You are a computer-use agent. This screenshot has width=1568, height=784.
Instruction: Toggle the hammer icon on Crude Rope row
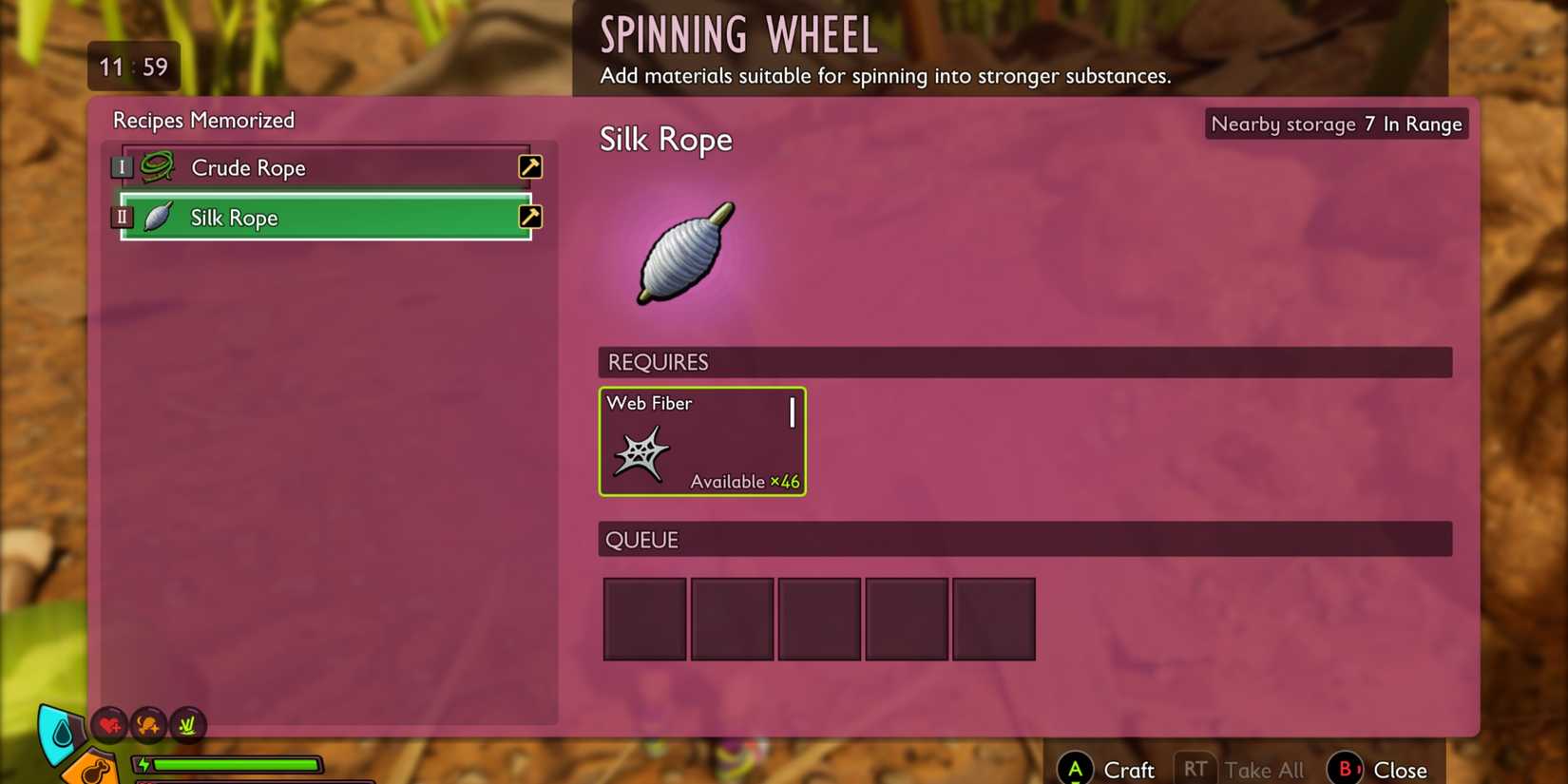(530, 165)
